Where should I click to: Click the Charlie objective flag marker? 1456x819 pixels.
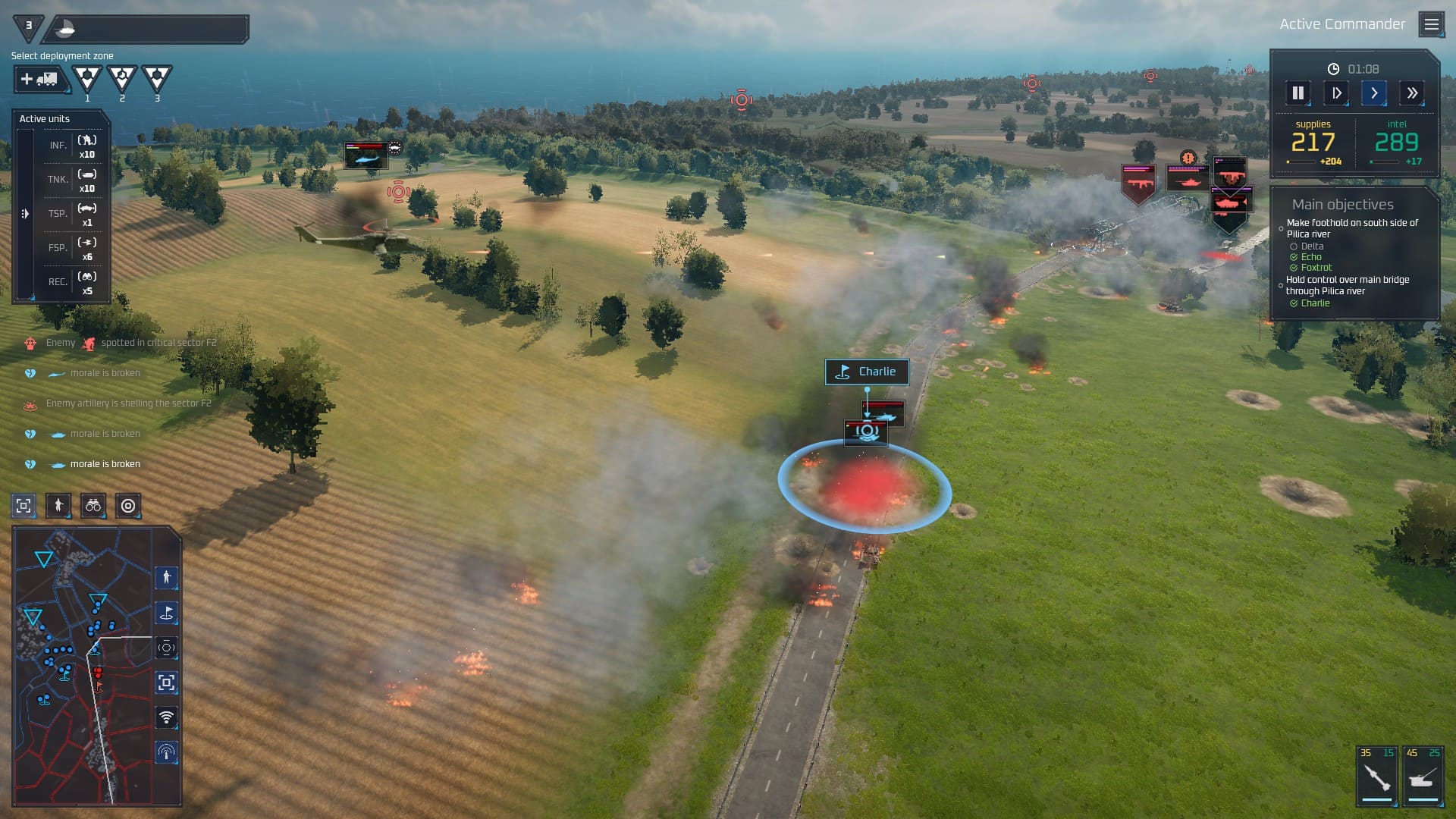pos(867,372)
